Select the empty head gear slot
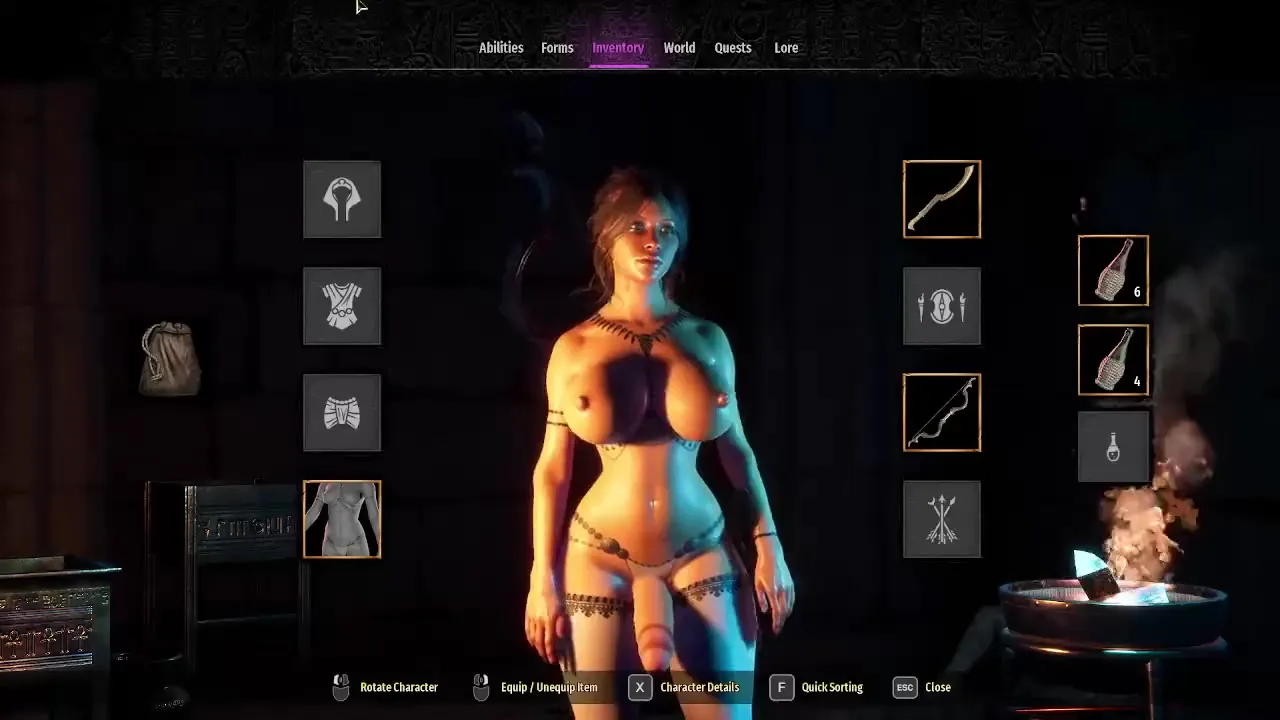 tap(342, 199)
